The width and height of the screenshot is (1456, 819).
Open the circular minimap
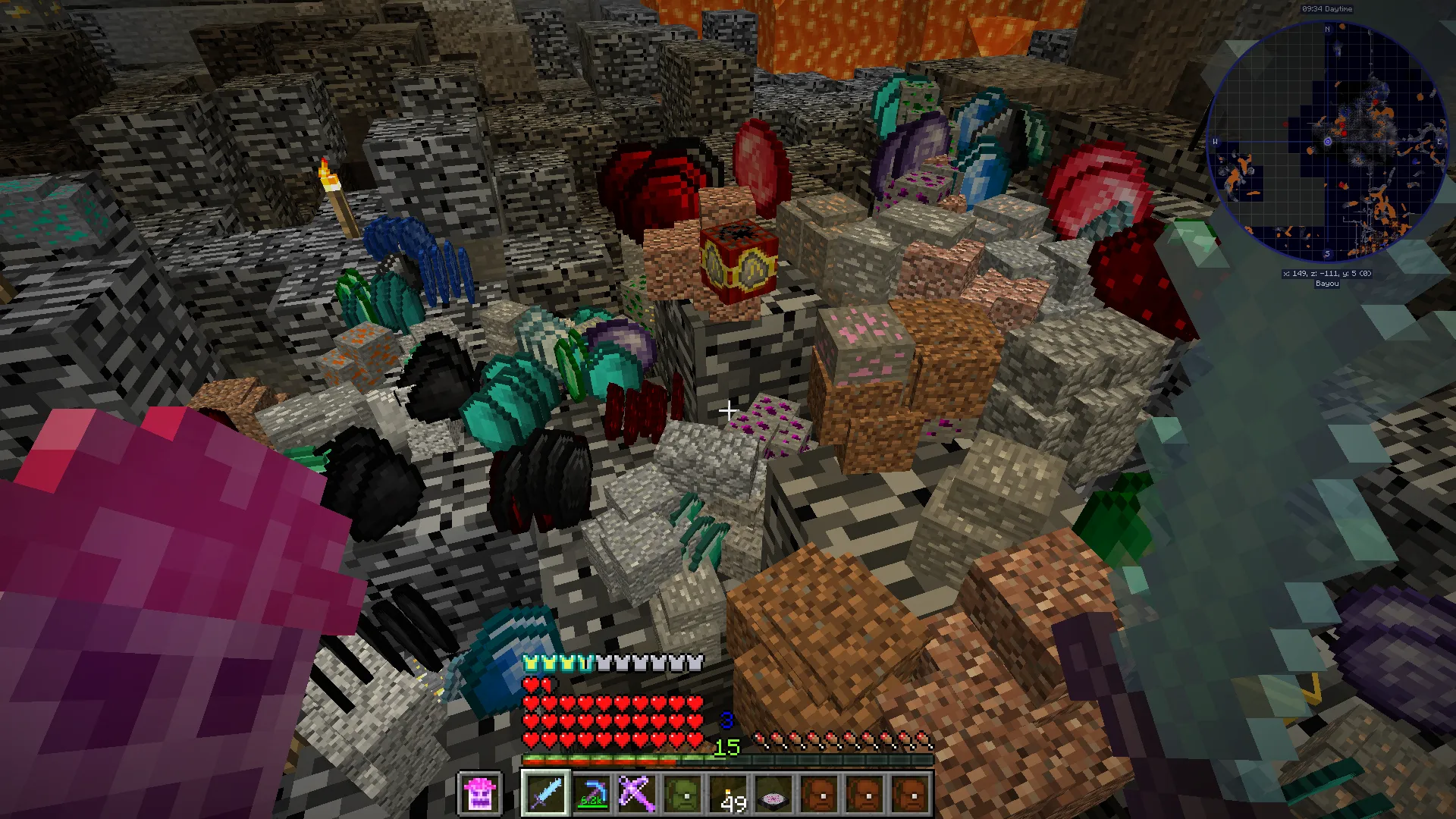pyautogui.click(x=1326, y=142)
